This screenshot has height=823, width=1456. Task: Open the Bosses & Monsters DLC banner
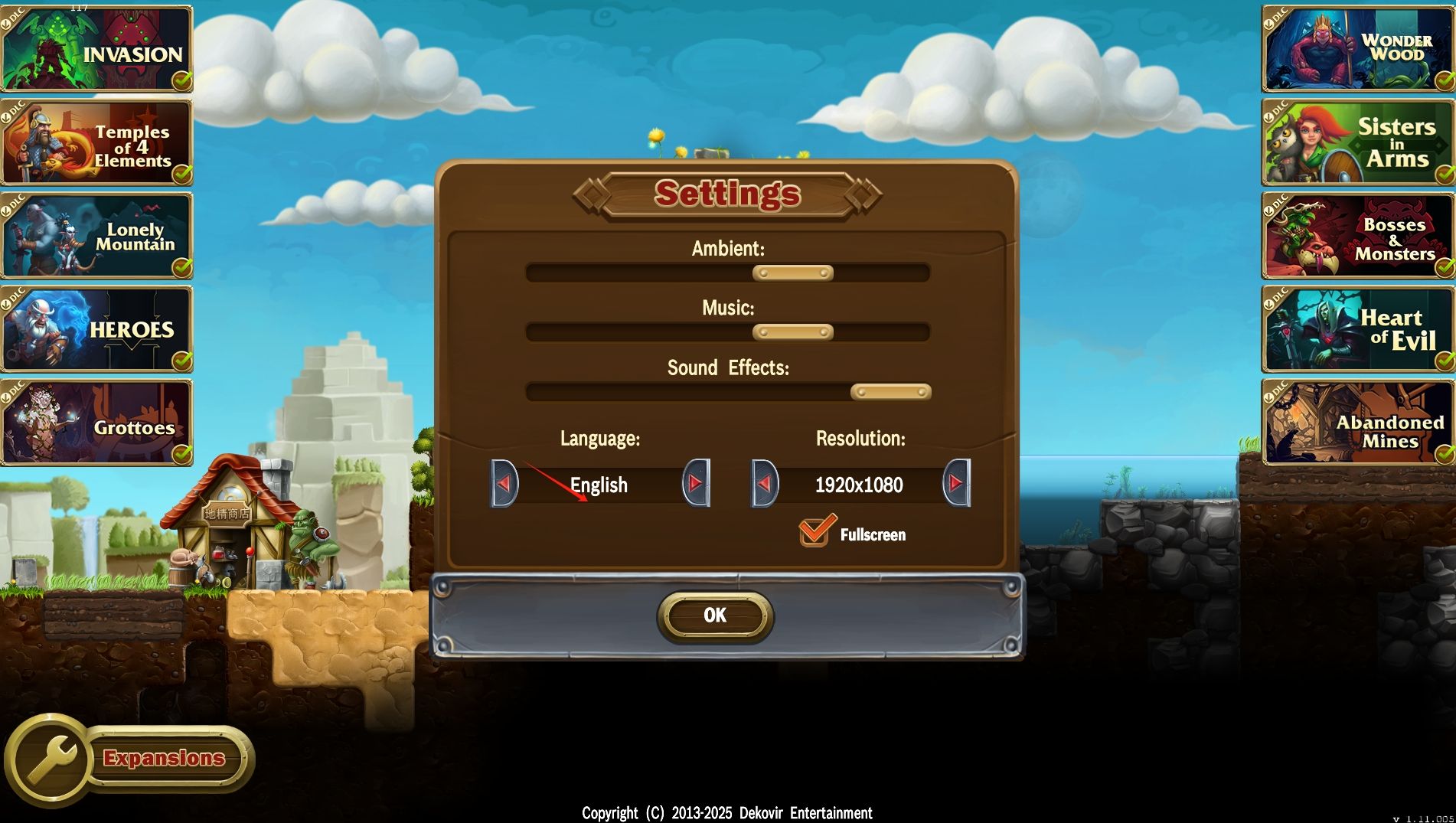(1358, 236)
